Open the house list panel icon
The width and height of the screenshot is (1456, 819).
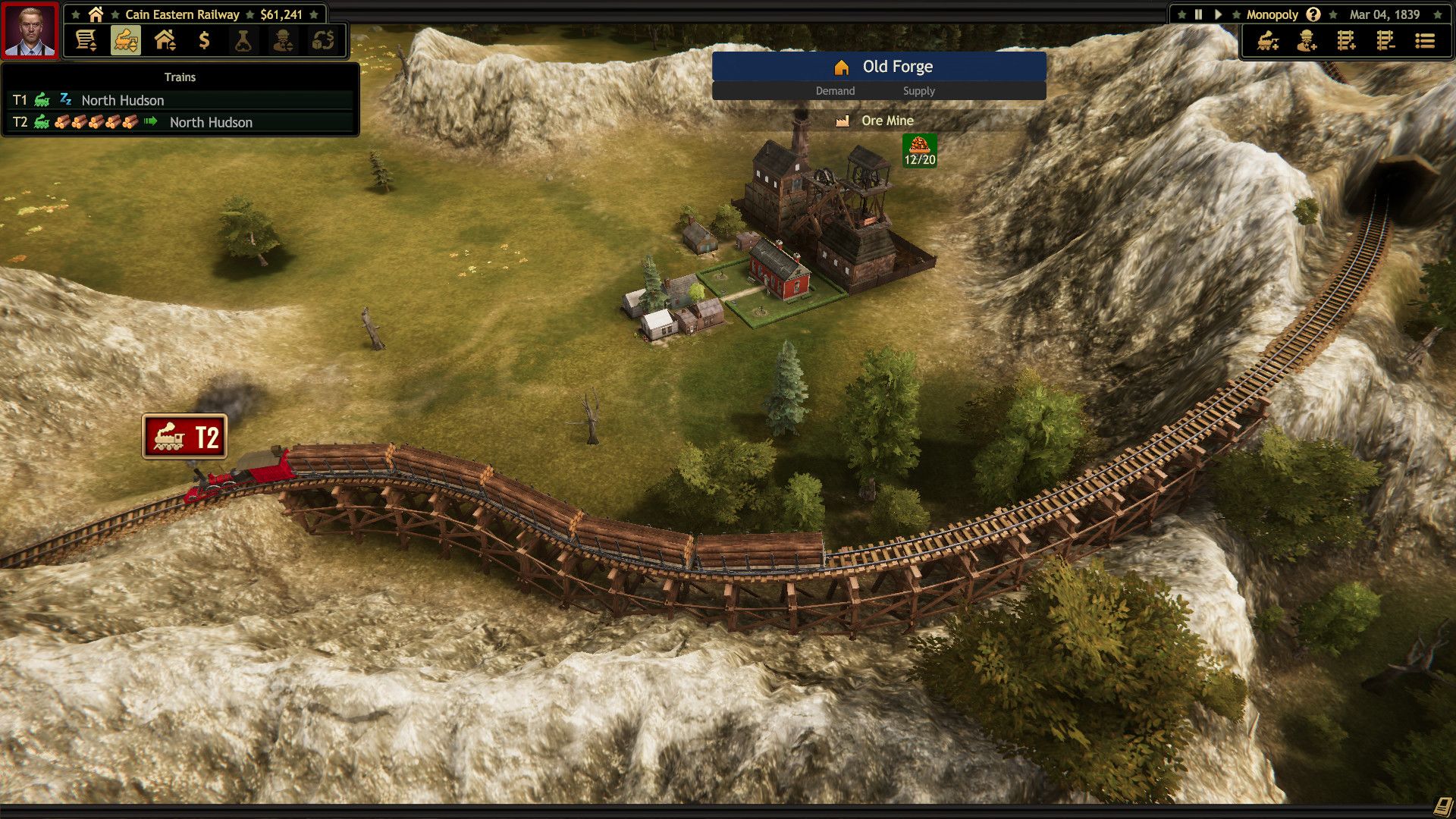pos(165,40)
